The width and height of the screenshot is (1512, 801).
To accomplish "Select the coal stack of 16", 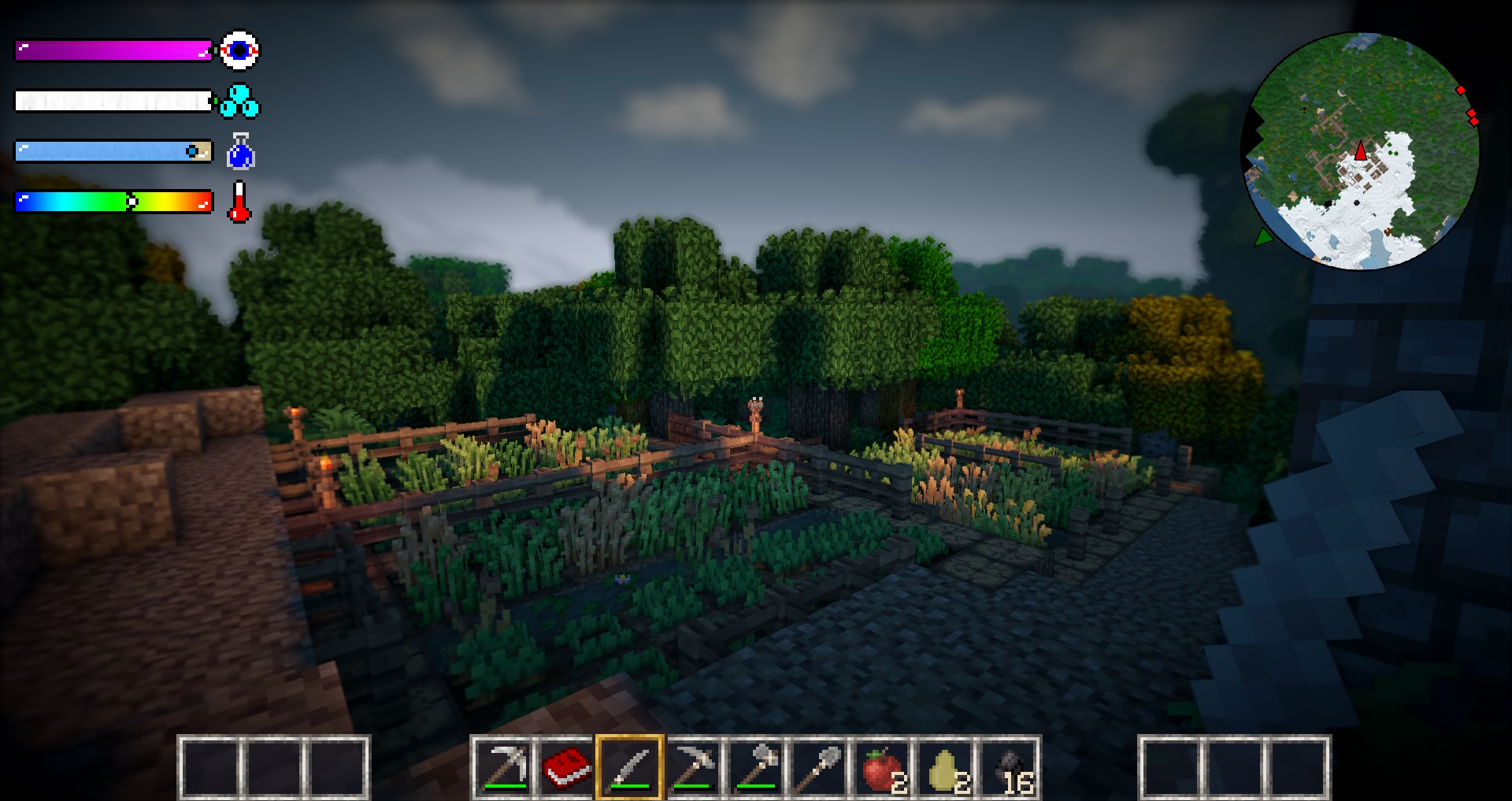I will [1009, 767].
